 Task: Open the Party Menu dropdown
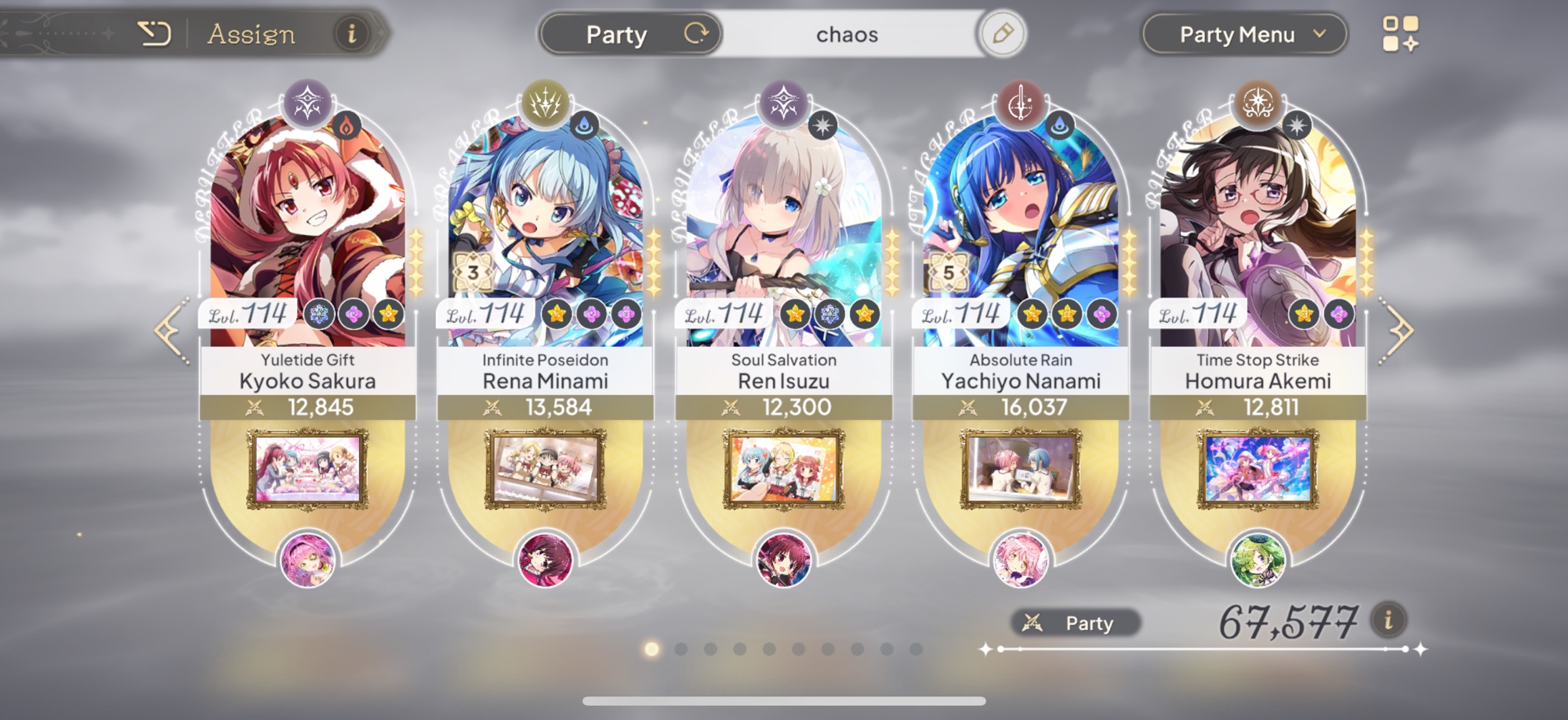pyautogui.click(x=1244, y=34)
